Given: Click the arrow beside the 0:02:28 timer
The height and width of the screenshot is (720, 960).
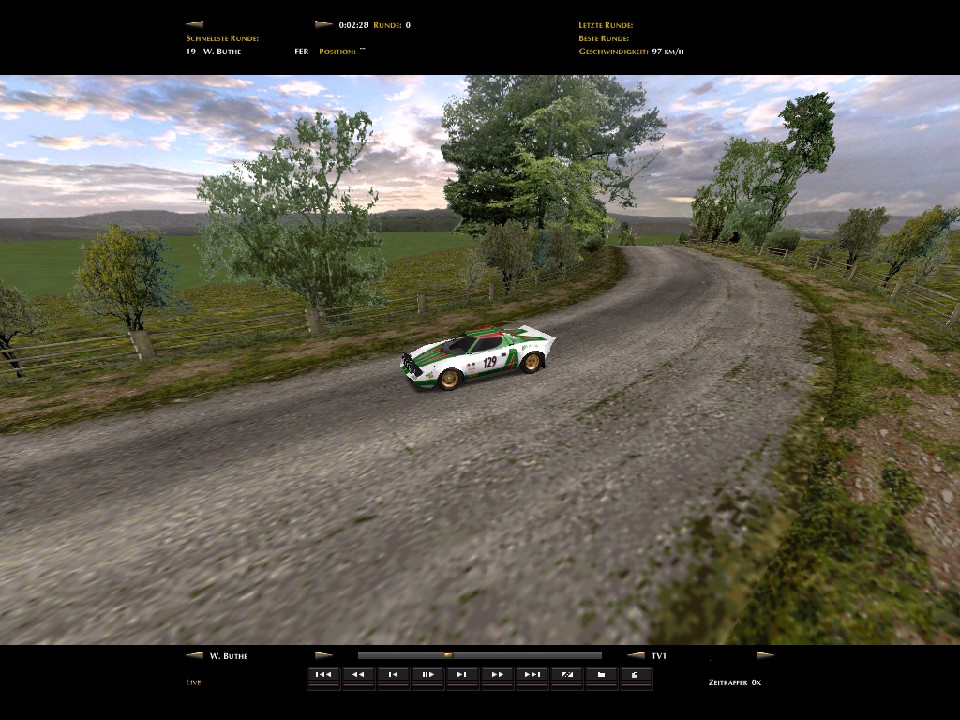Looking at the screenshot, I should coord(323,24).
